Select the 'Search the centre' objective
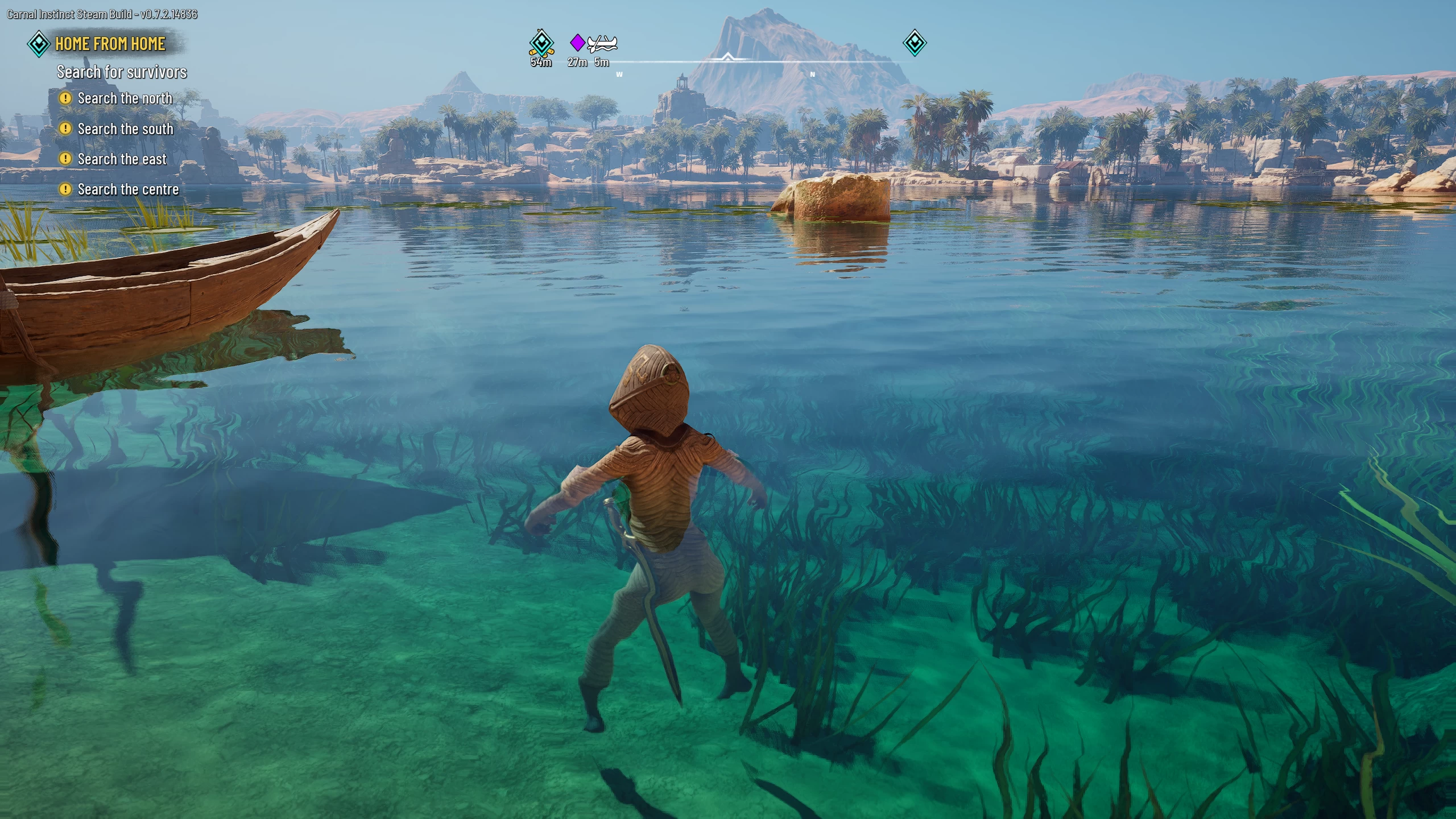Image resolution: width=1456 pixels, height=819 pixels. (128, 189)
